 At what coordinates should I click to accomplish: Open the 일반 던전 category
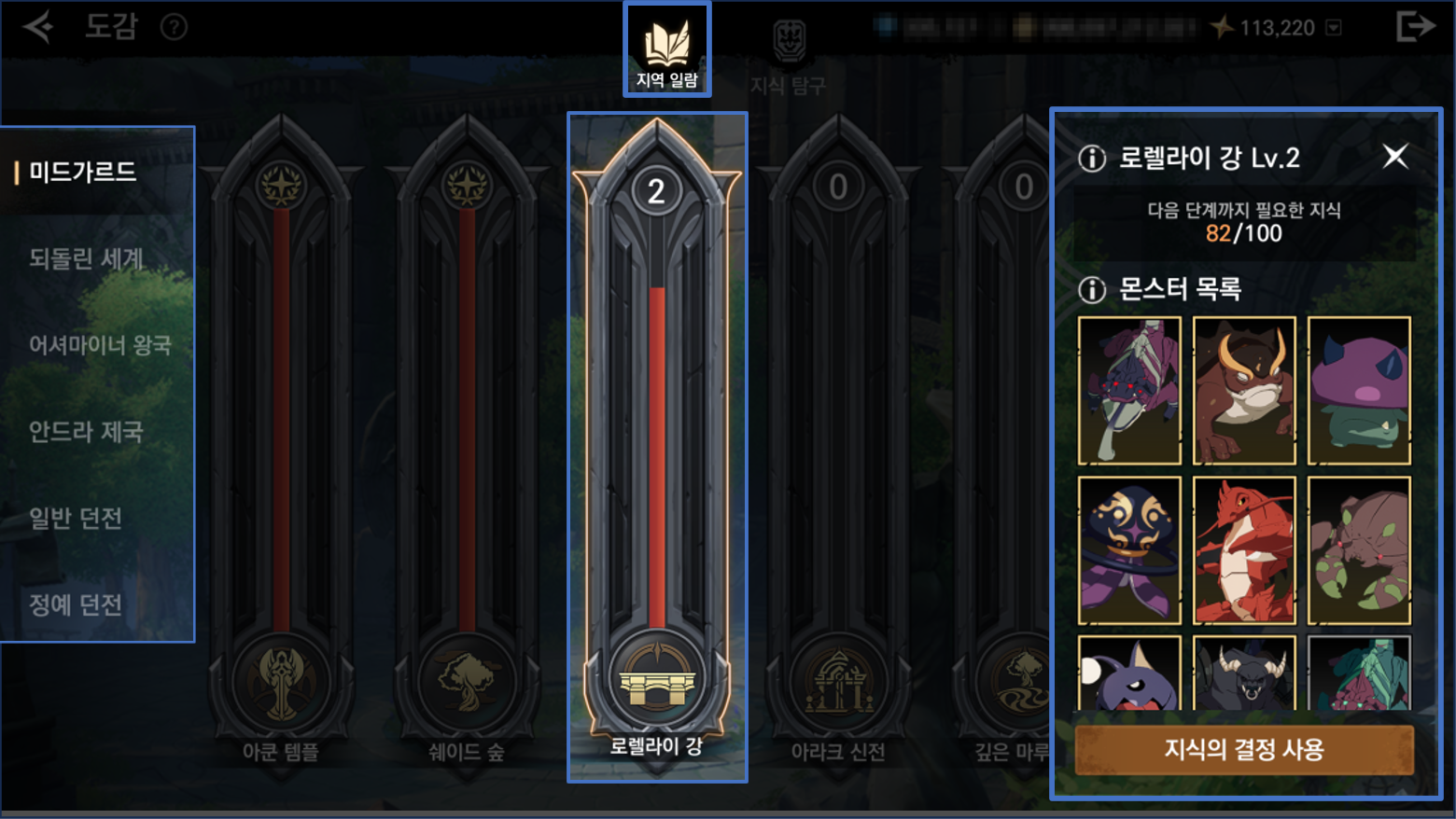coord(76,518)
